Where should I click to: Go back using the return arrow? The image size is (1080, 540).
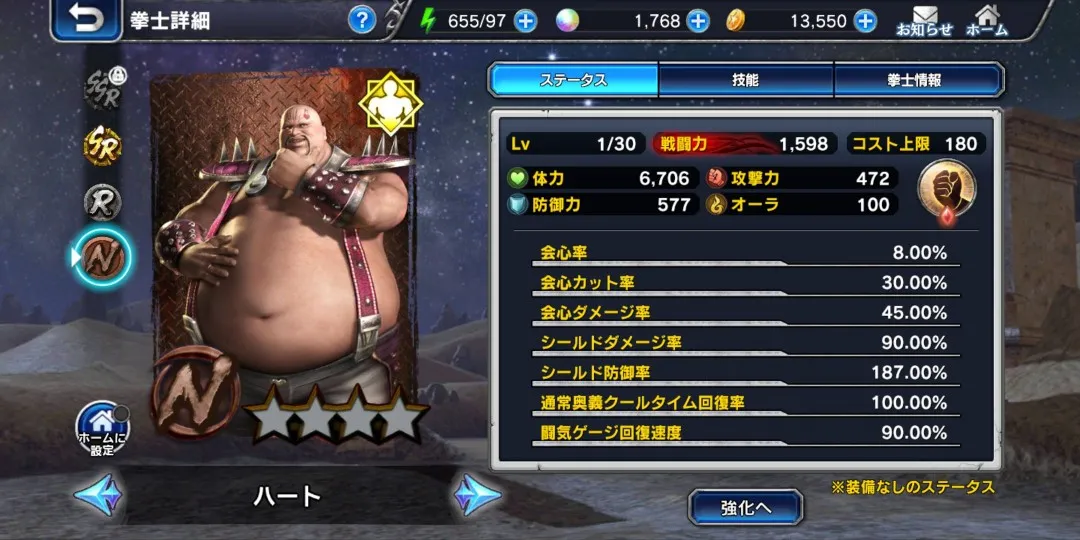point(85,20)
